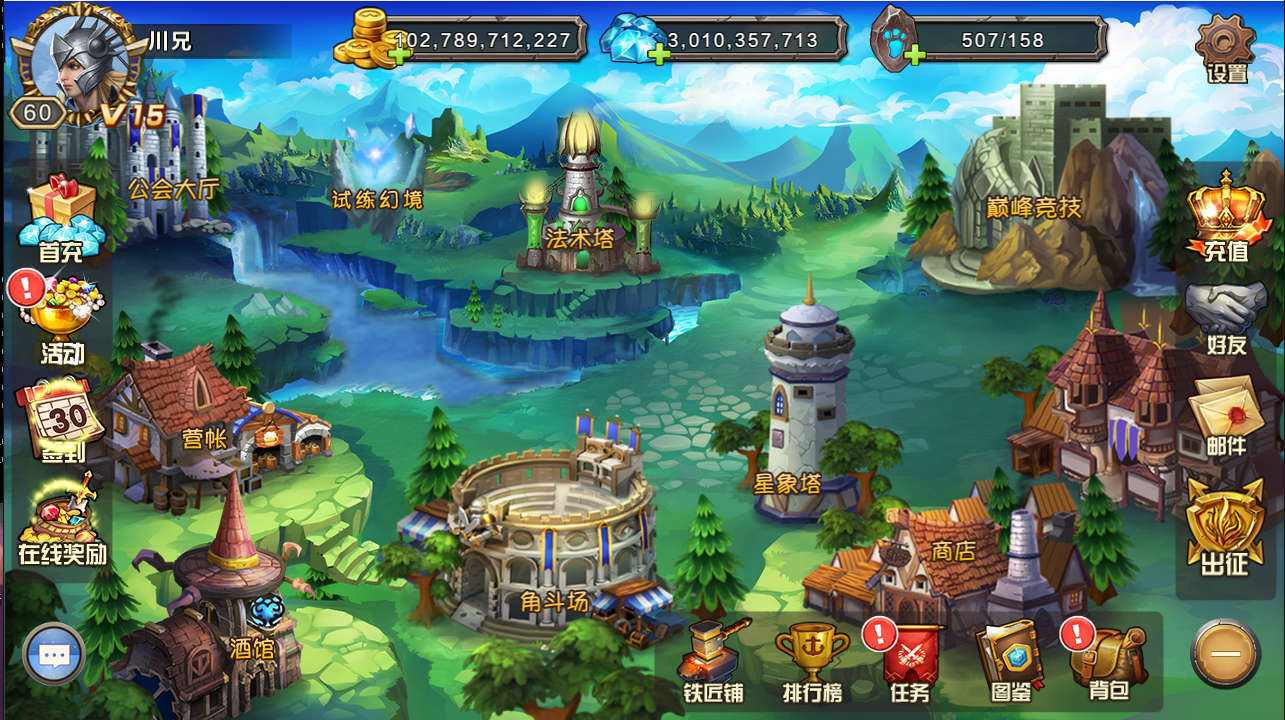1285x720 pixels.
Task: Claim the 在线奖励 online reward
Action: coord(60,518)
